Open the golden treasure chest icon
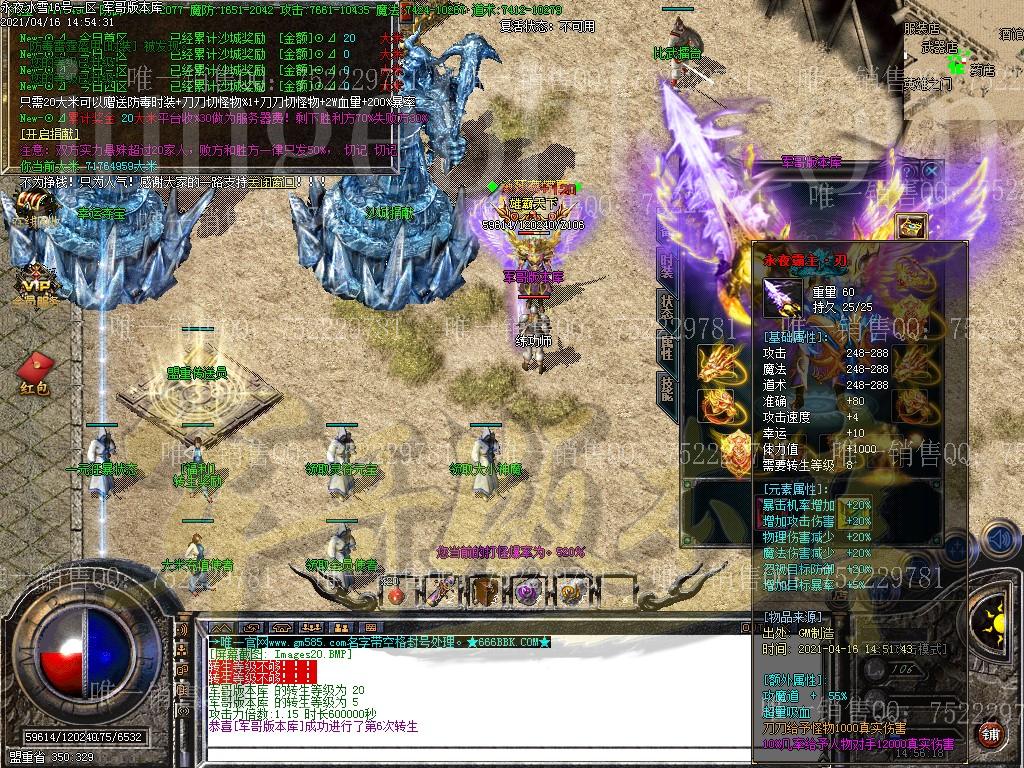1024x768 pixels. (910, 228)
